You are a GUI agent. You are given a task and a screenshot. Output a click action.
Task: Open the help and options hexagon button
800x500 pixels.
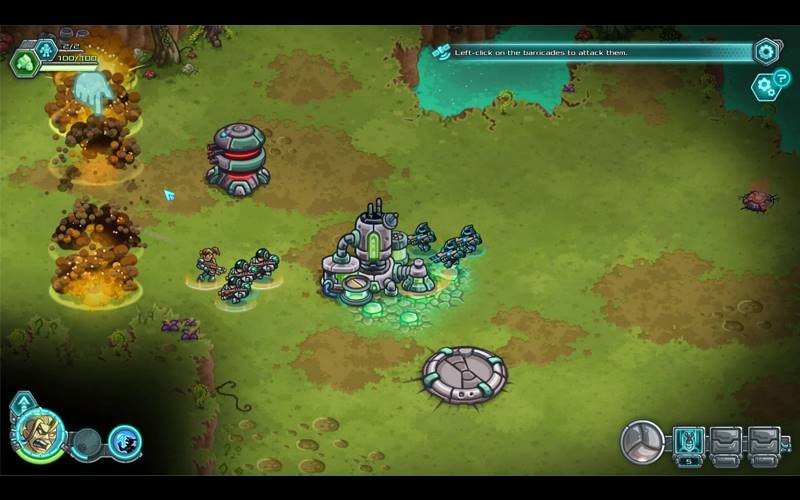pos(765,85)
